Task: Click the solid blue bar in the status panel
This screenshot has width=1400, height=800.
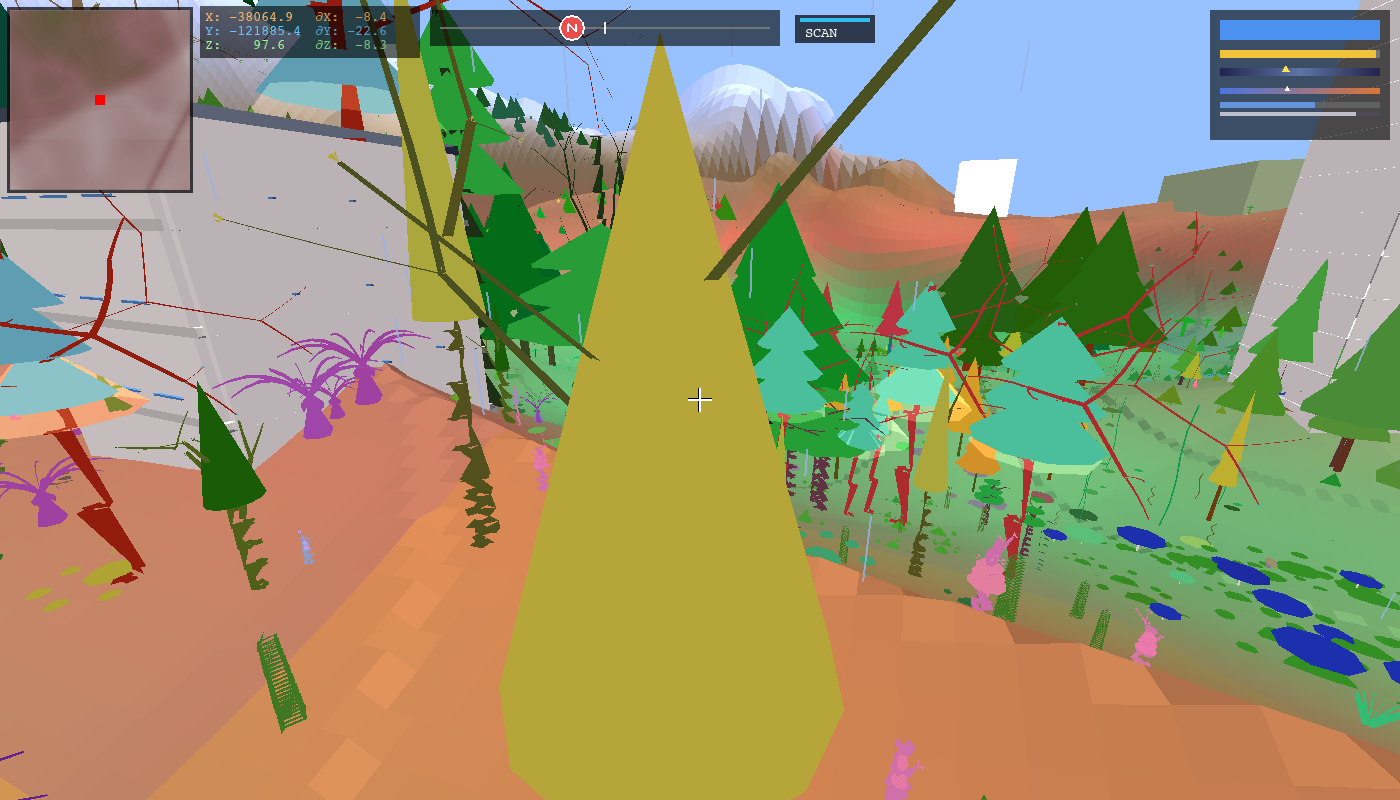Action: click(x=1300, y=30)
